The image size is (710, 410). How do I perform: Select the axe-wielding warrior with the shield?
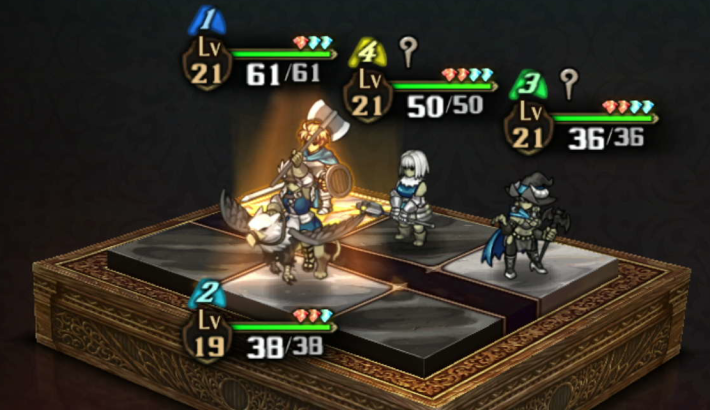(x=320, y=160)
